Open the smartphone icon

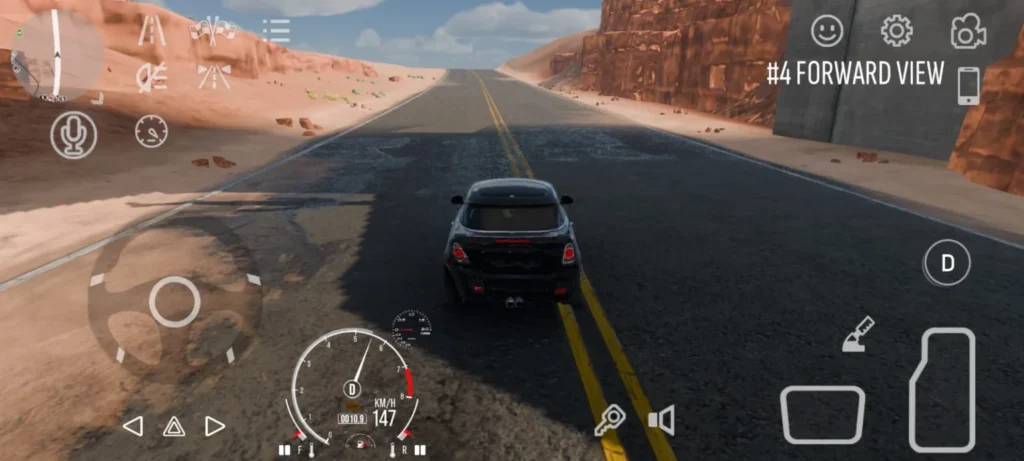pyautogui.click(x=968, y=86)
